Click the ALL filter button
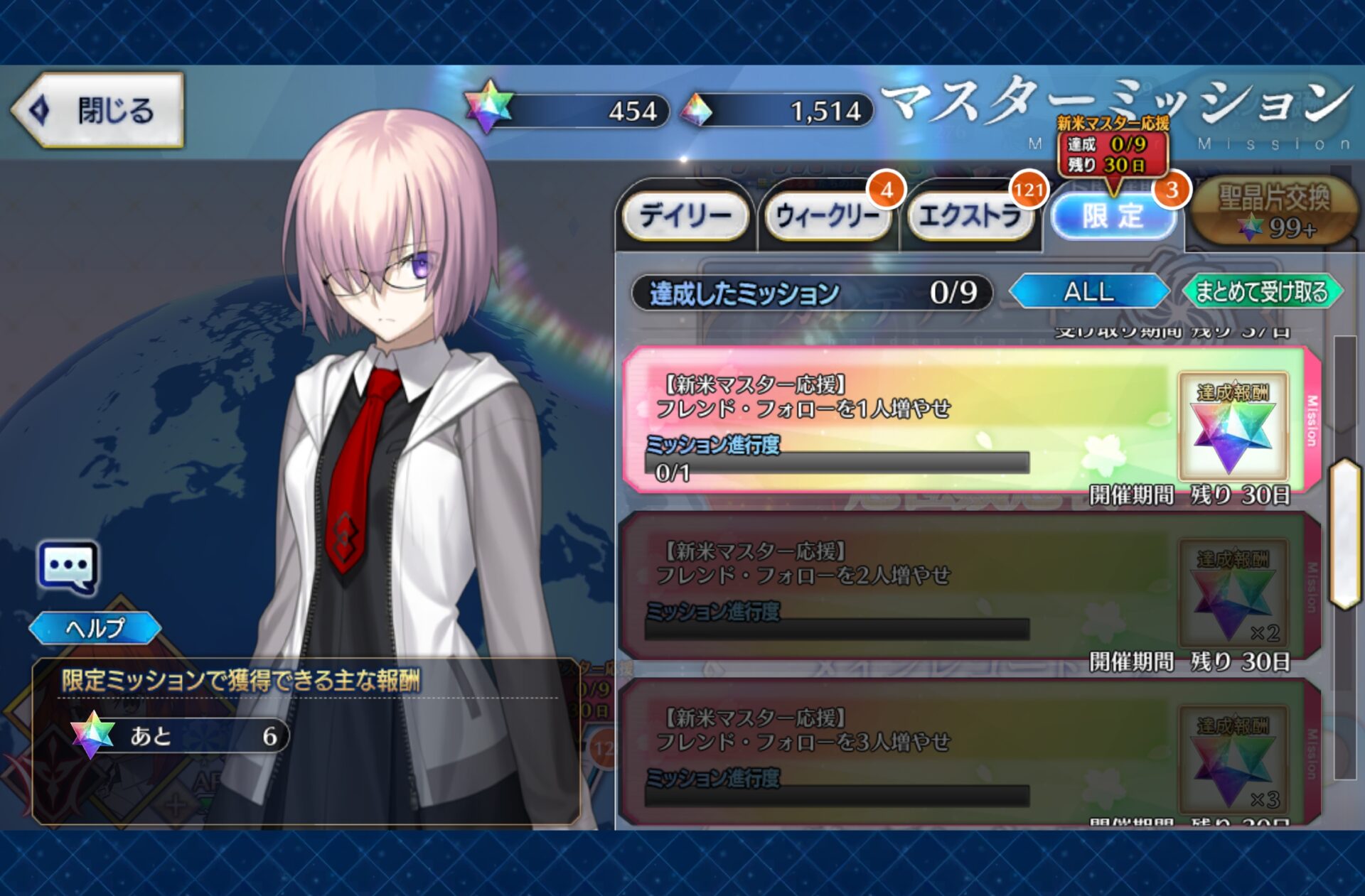 [1088, 292]
